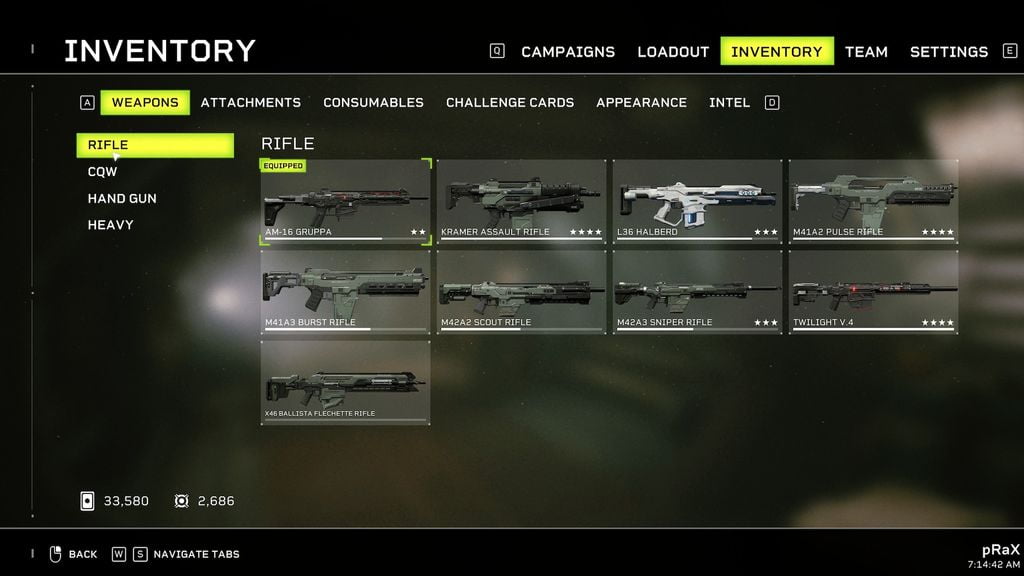Open the Settings tab
The image size is (1024, 576).
tap(948, 52)
